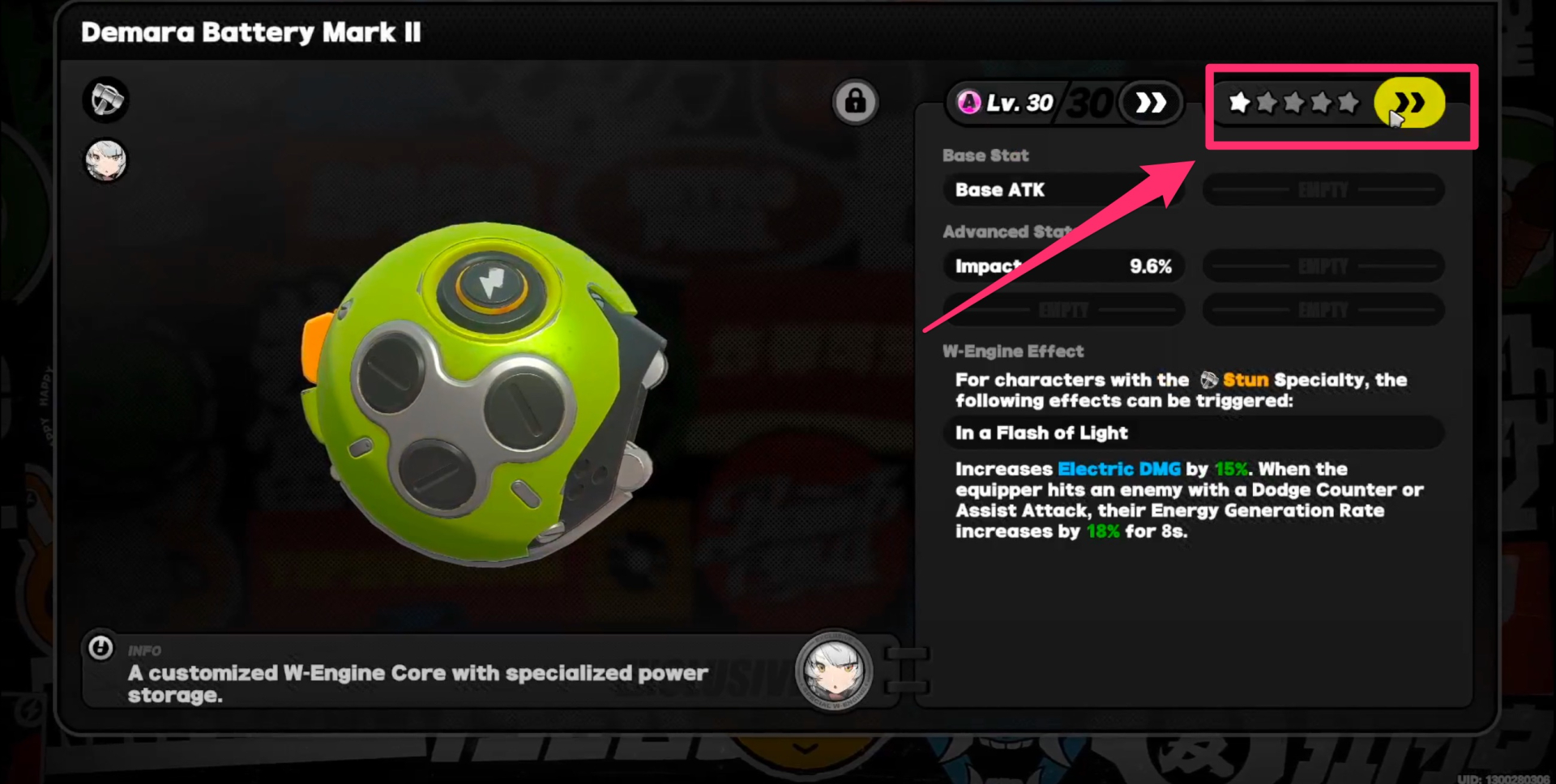
Task: Open the equipped character avatar portrait
Action: (106, 160)
